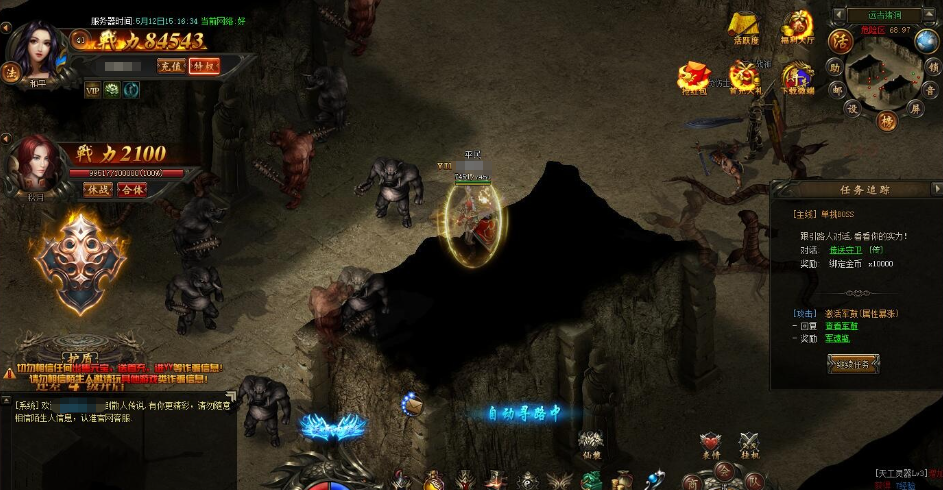This screenshot has width=943, height=490.
Task: Open the VIP badge icon
Action: 93,89
